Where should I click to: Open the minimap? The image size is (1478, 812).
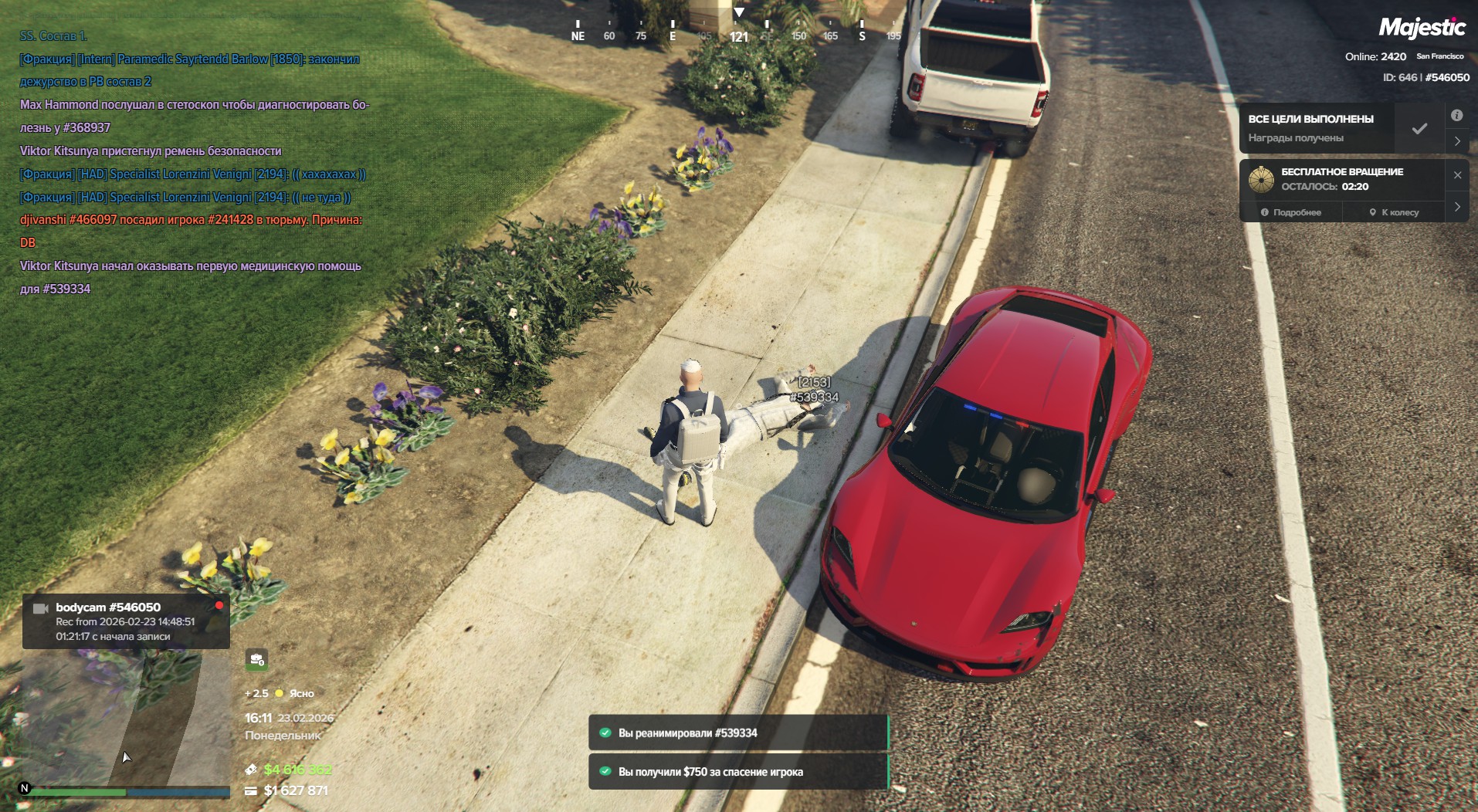click(116, 718)
